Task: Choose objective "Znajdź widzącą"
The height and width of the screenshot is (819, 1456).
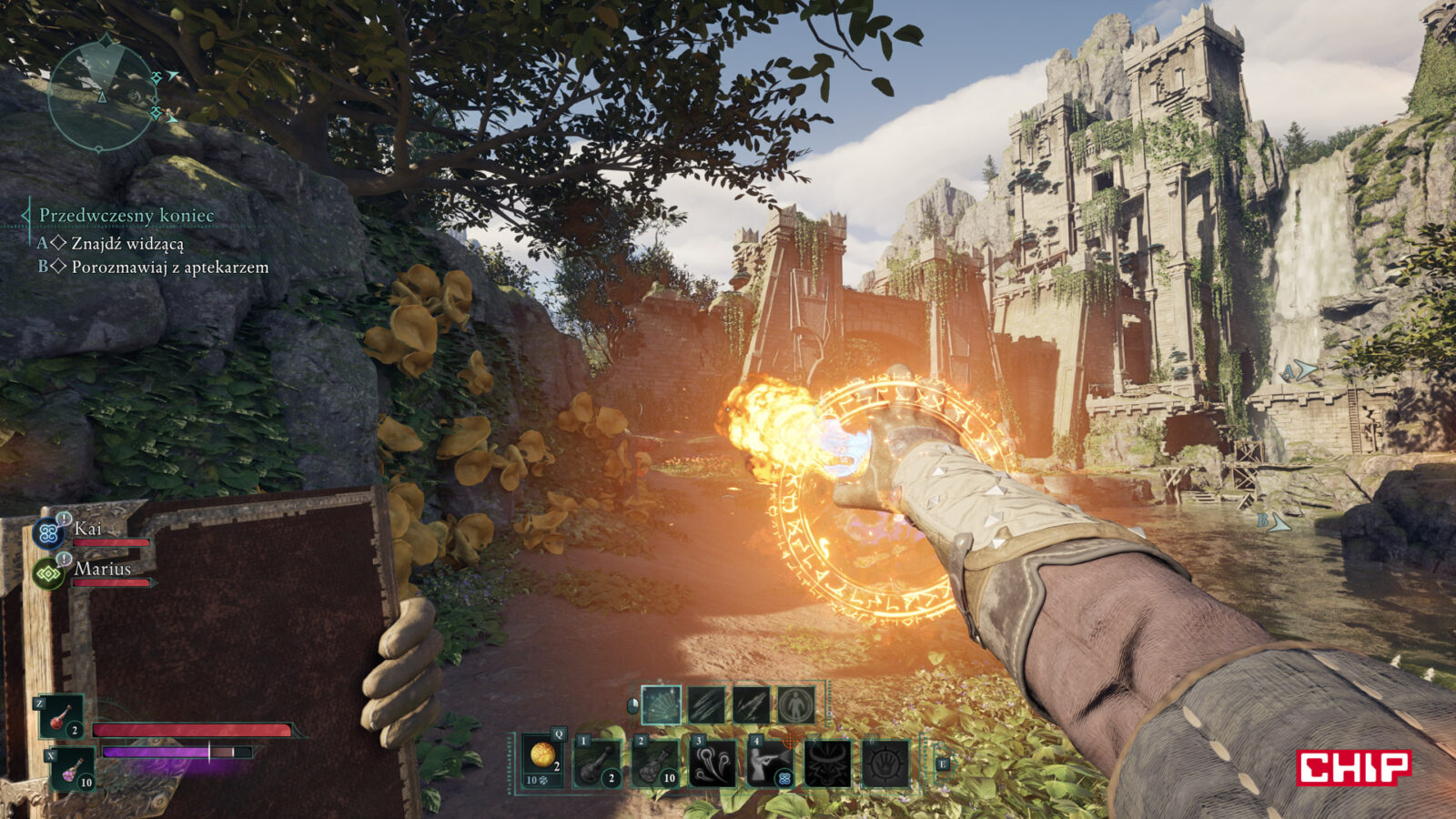Action: click(x=127, y=243)
